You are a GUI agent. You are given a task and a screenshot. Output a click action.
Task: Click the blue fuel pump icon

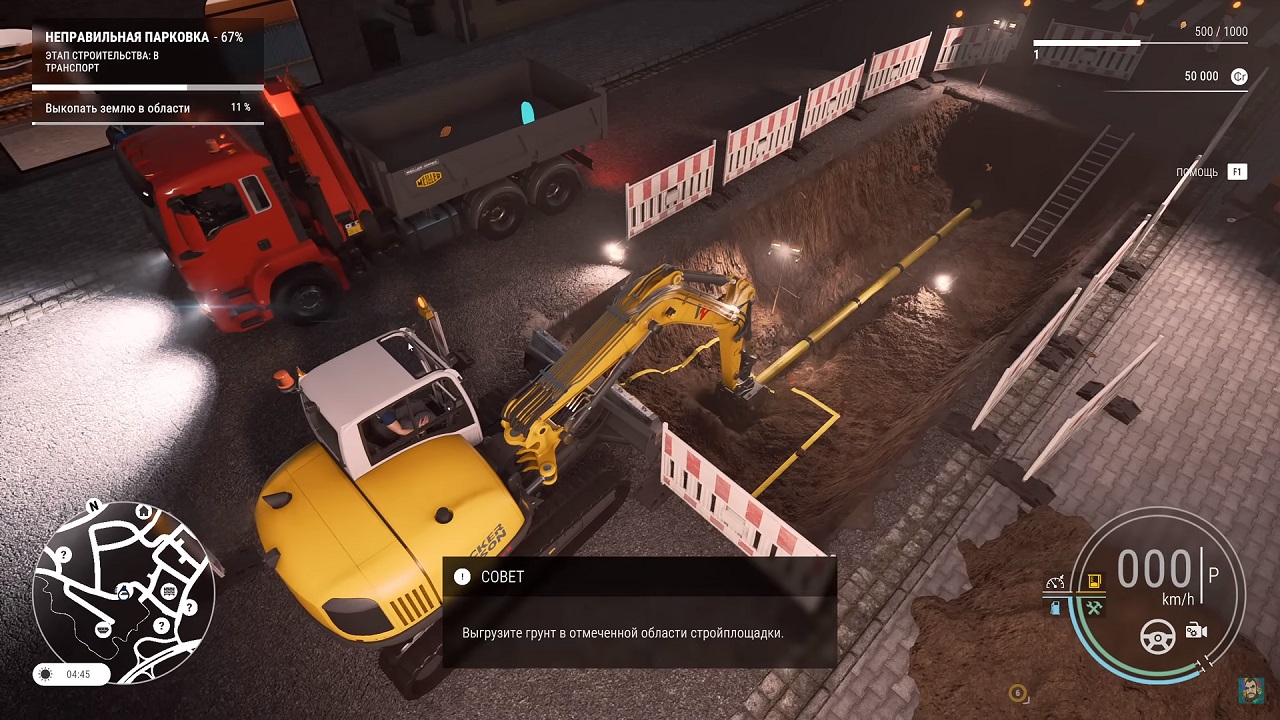pyautogui.click(x=1055, y=607)
